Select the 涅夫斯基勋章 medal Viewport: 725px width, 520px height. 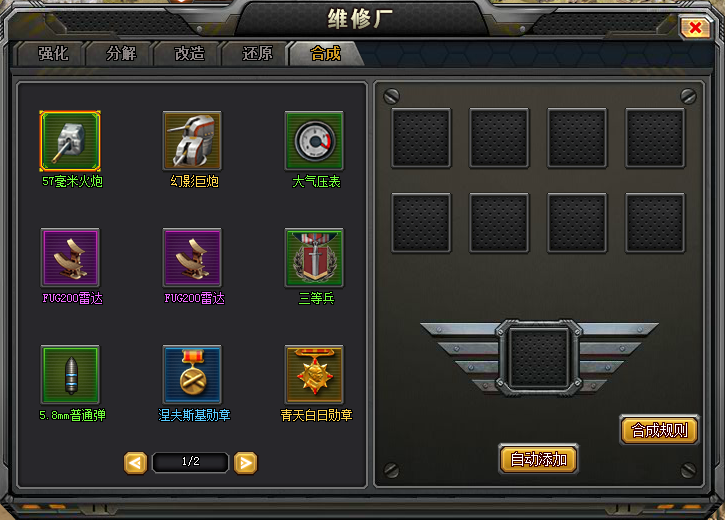193,374
